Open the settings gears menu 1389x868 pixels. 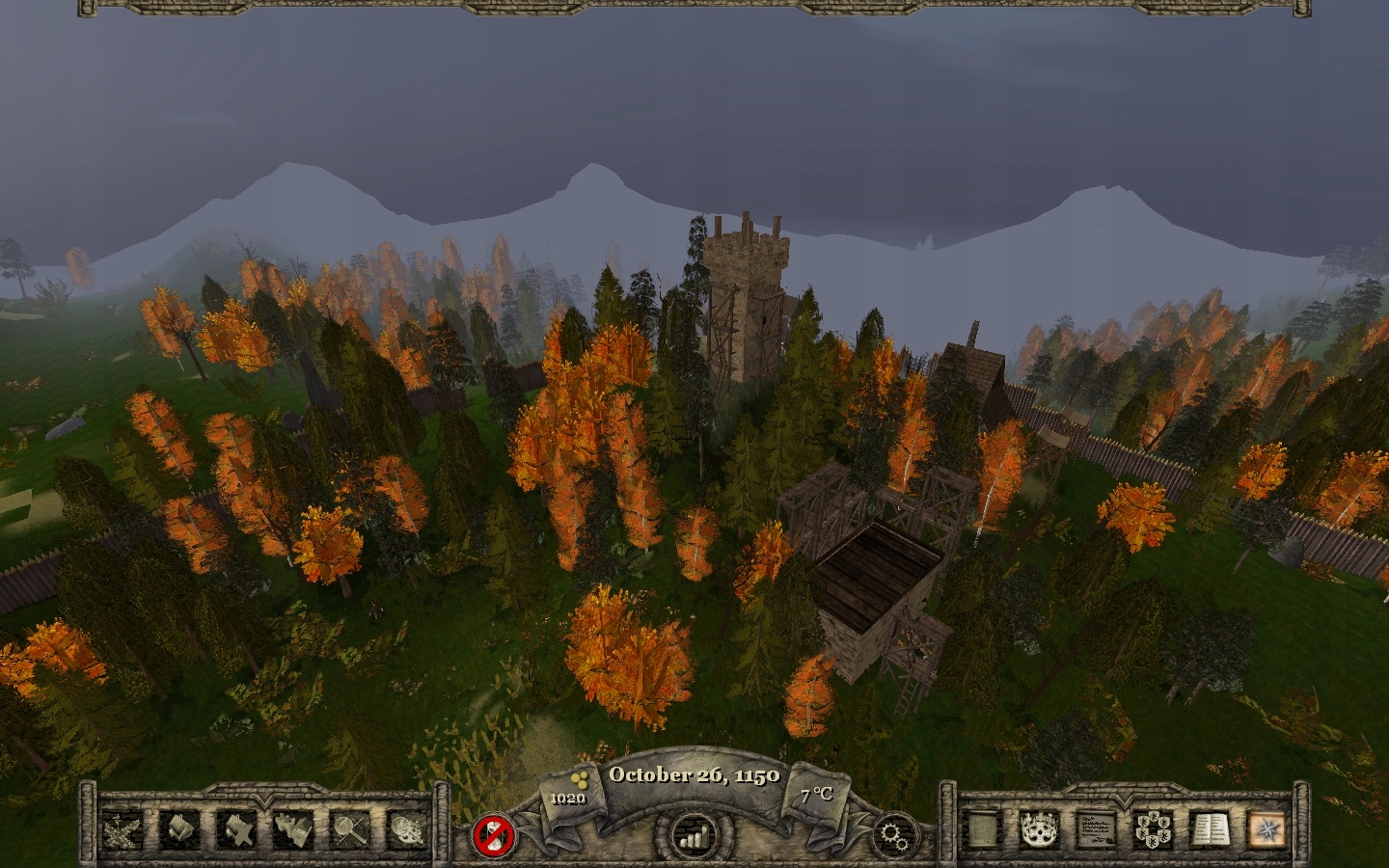894,835
